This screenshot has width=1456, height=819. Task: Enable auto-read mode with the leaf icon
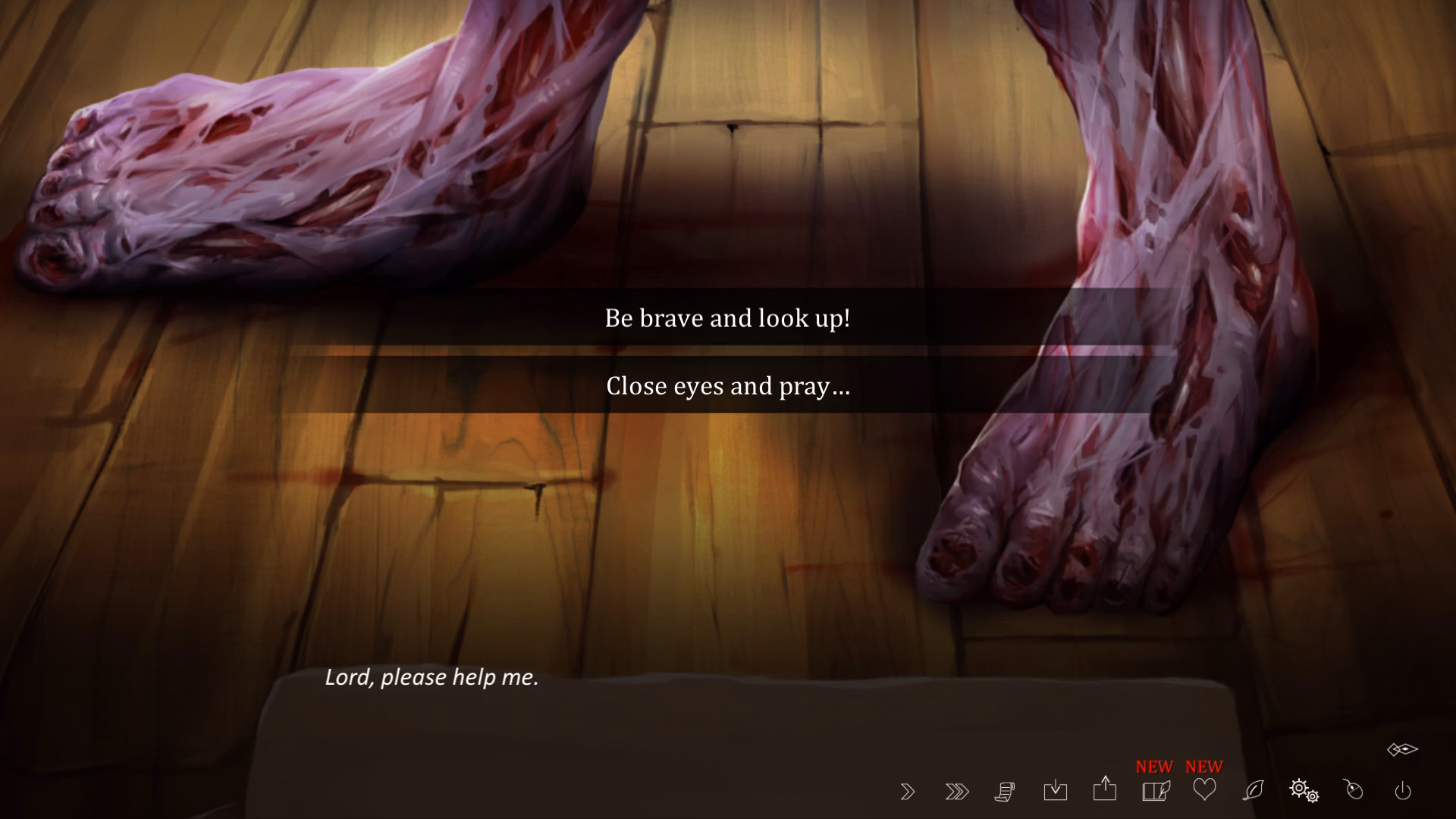pyautogui.click(x=1253, y=791)
